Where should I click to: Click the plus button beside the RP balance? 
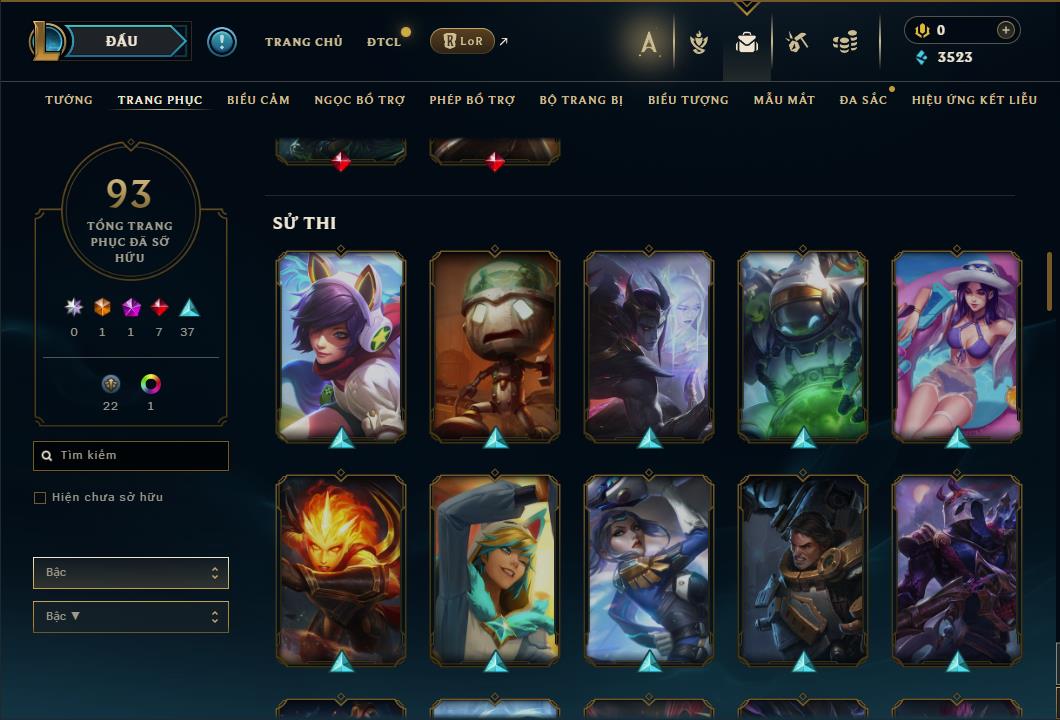(1006, 30)
